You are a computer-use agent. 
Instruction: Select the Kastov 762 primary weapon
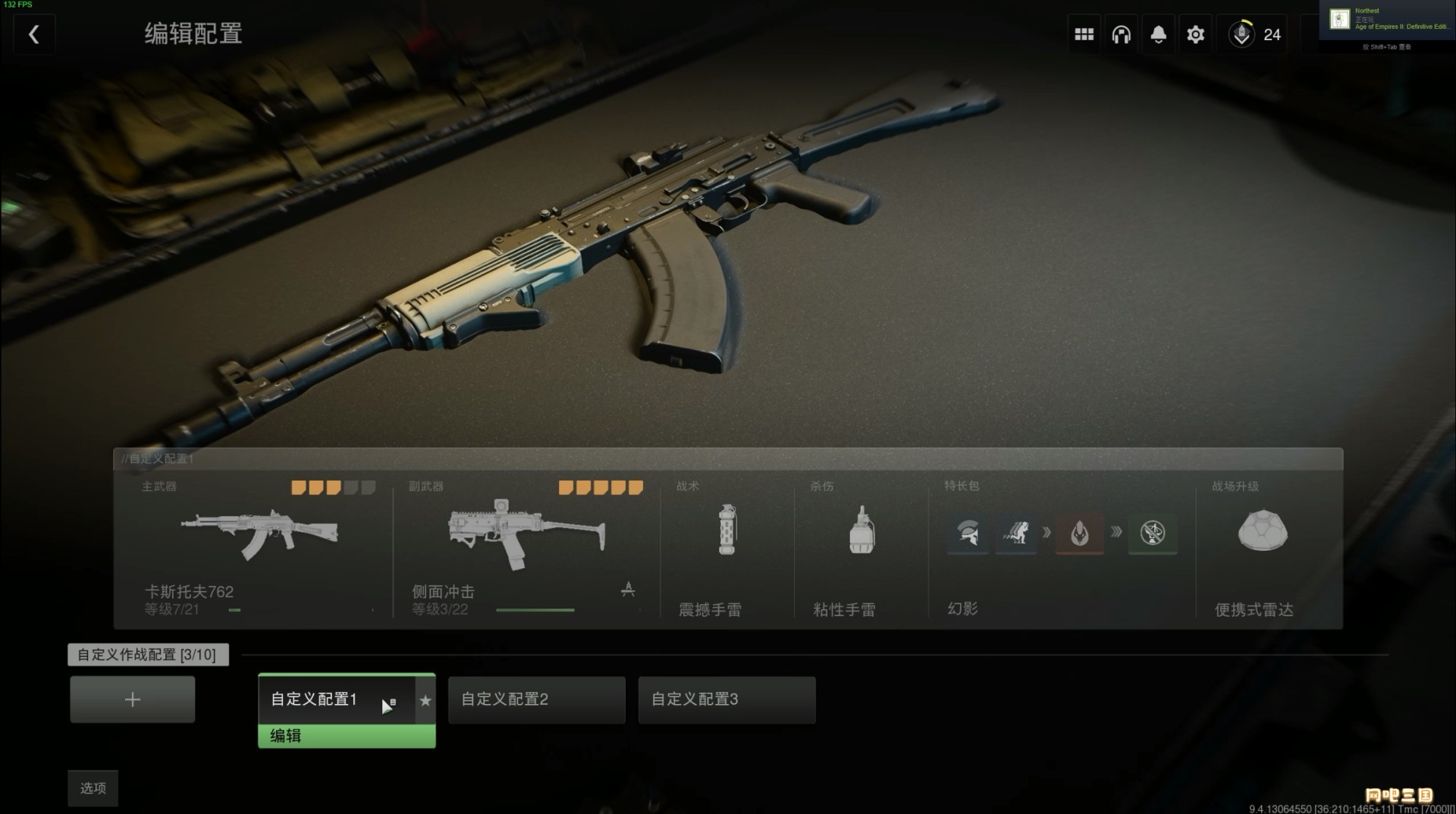coord(258,547)
